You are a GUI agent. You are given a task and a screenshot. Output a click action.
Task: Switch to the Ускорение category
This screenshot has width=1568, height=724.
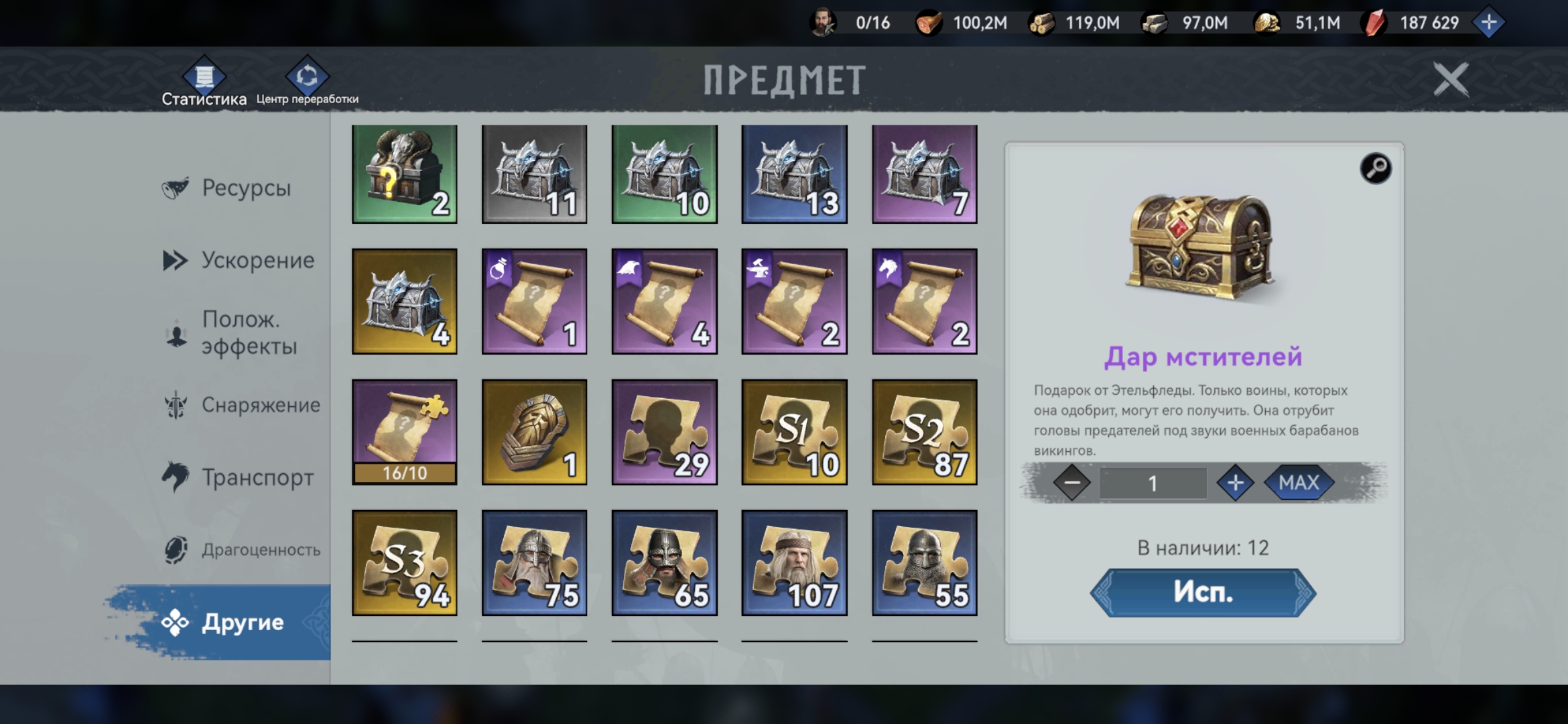pos(257,260)
